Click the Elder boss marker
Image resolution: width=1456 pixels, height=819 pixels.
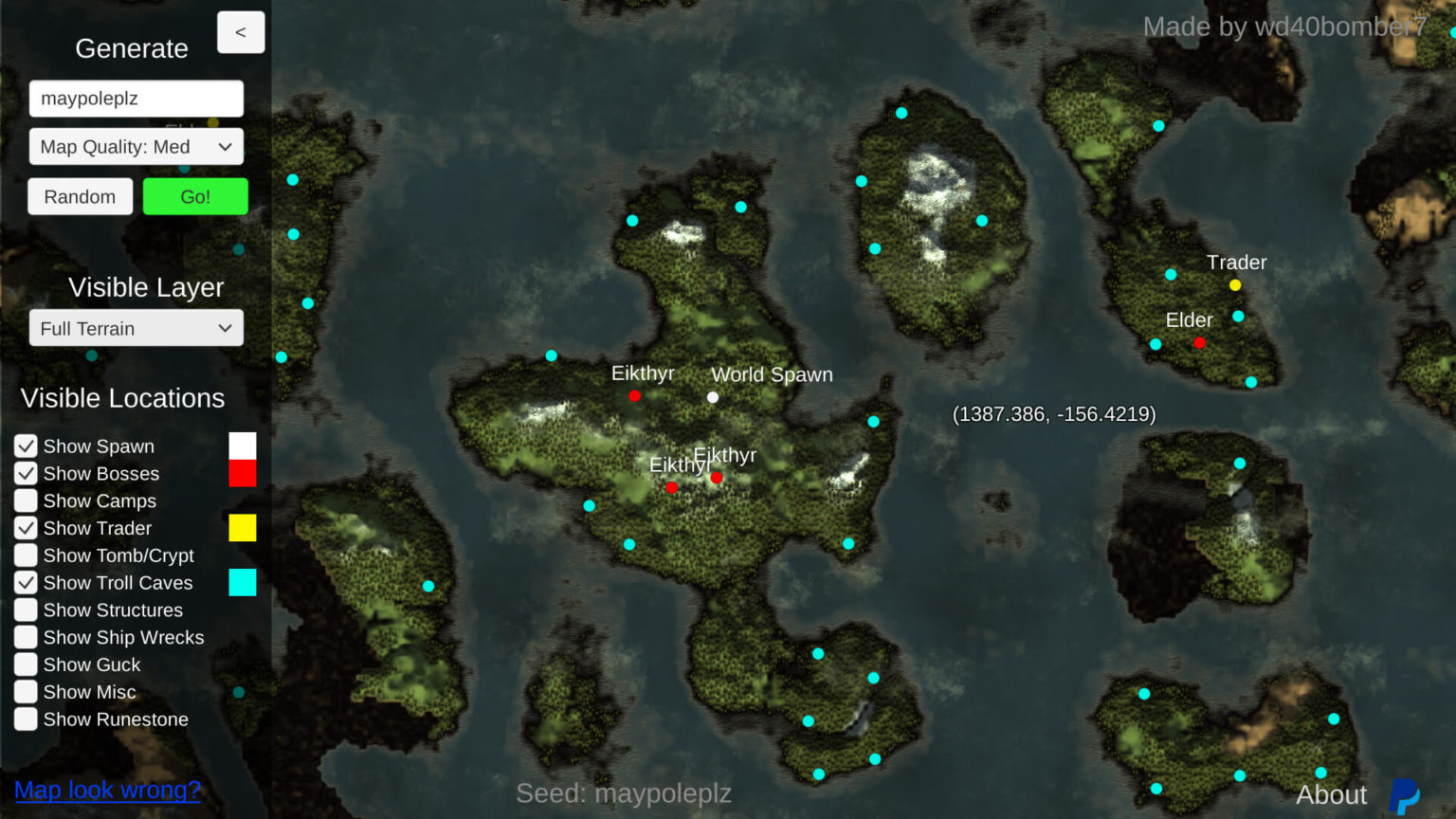click(x=1200, y=342)
